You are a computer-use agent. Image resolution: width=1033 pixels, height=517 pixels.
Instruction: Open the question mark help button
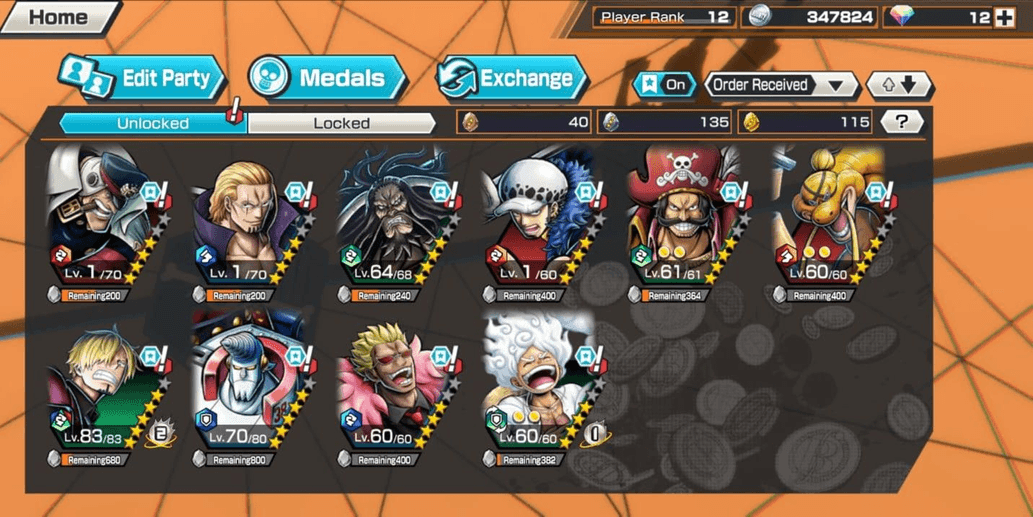tap(902, 122)
